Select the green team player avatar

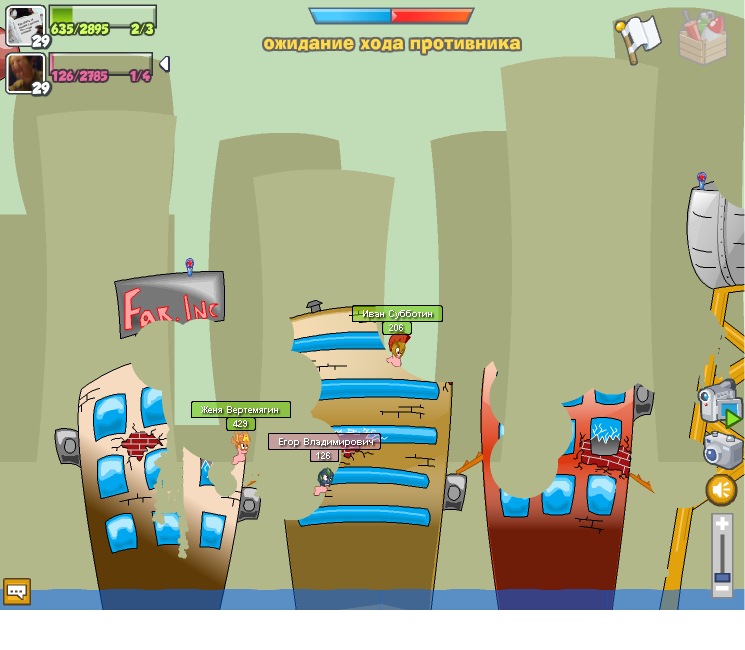pyautogui.click(x=24, y=24)
